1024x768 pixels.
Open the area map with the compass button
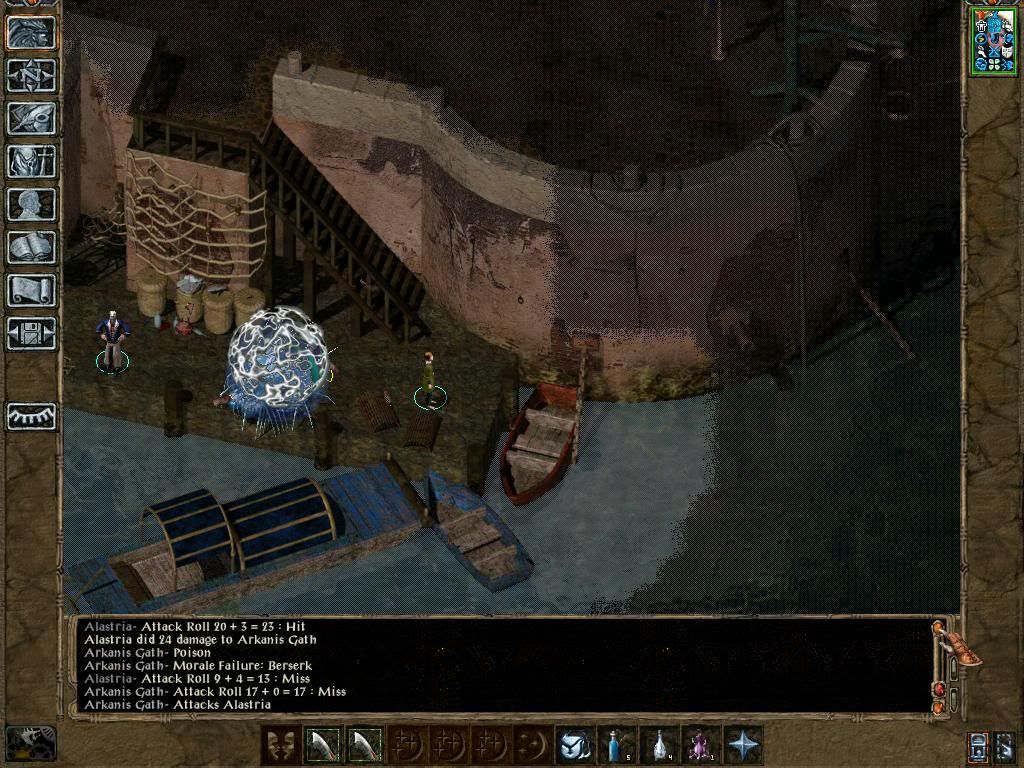pyautogui.click(x=31, y=76)
